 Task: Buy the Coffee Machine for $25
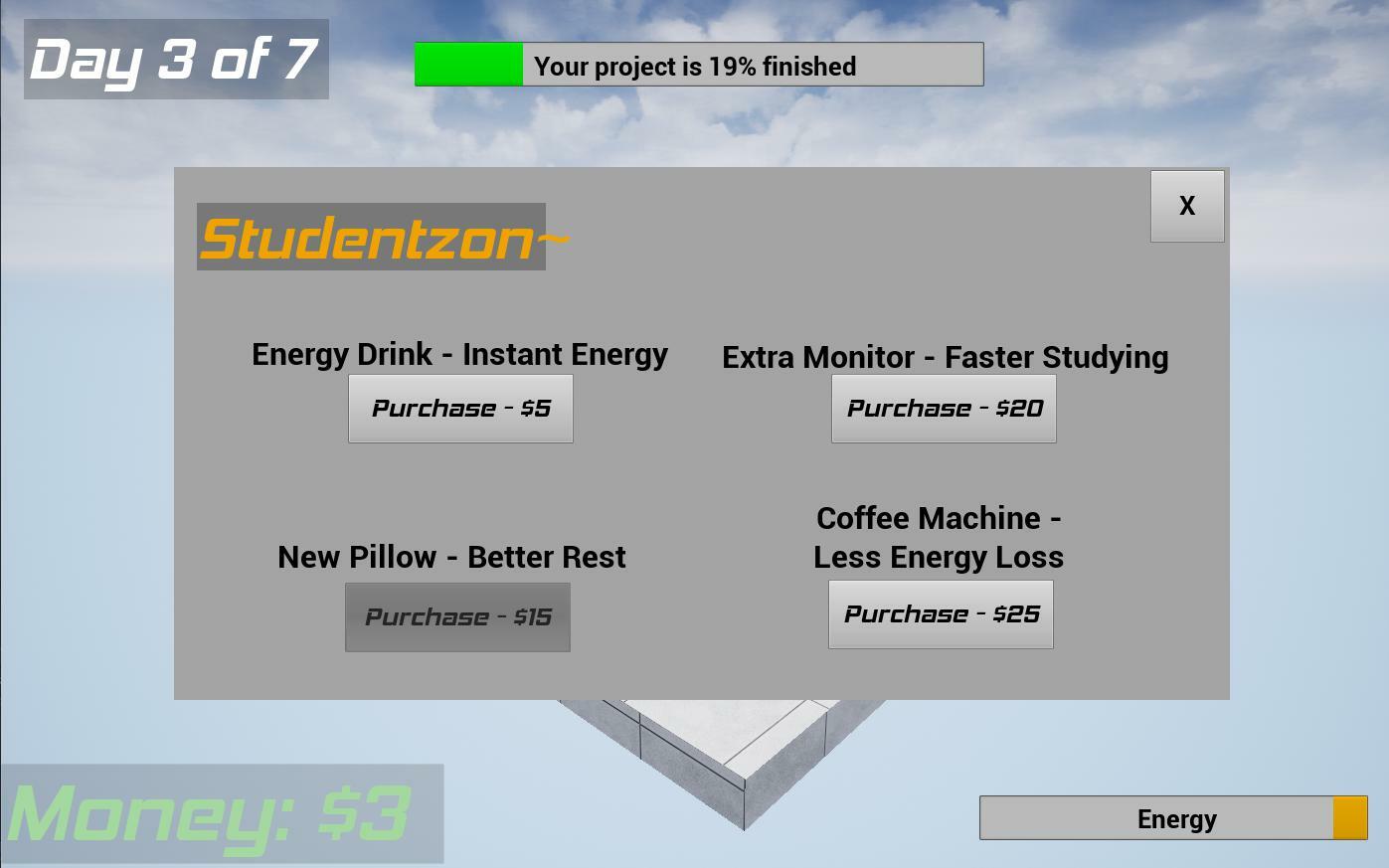point(940,613)
